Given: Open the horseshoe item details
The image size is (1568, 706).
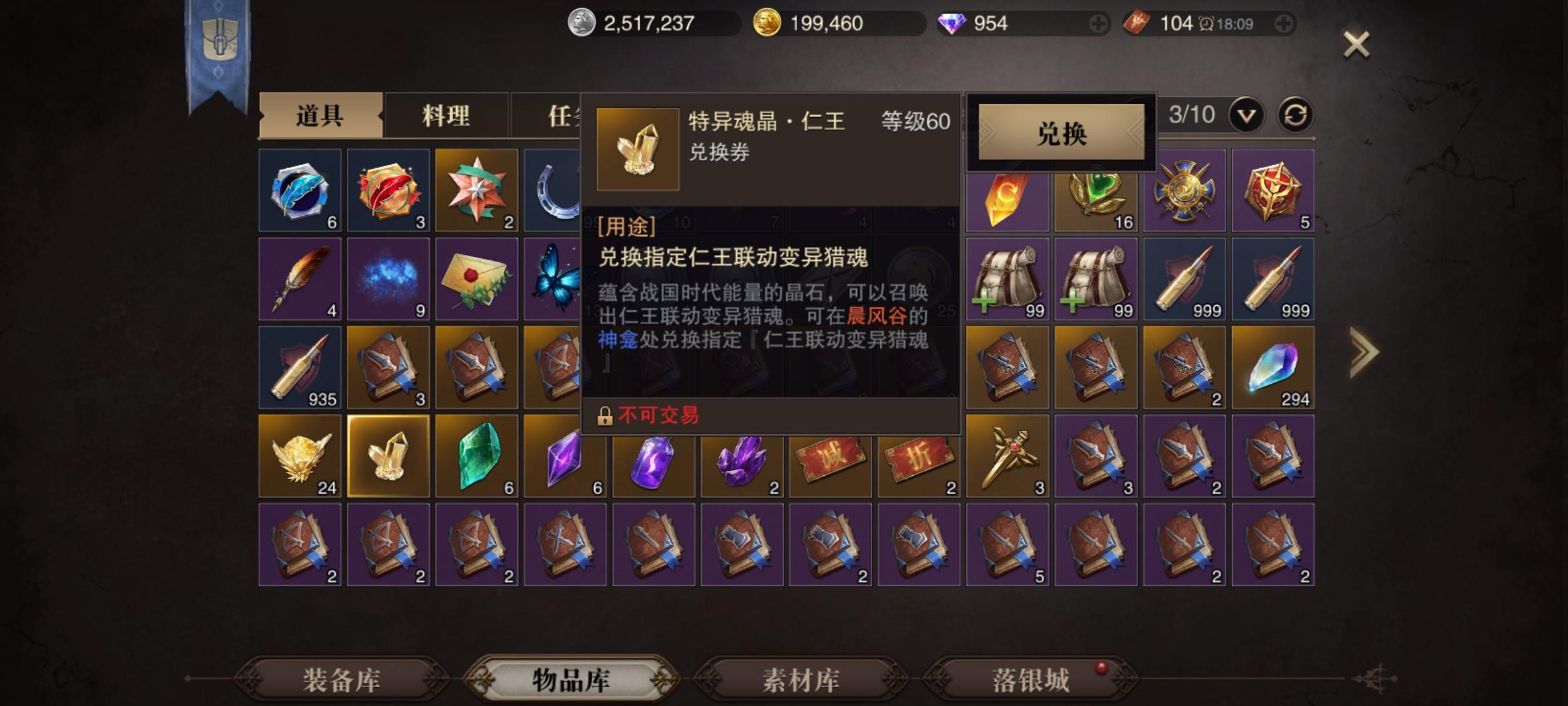Looking at the screenshot, I should click(559, 190).
